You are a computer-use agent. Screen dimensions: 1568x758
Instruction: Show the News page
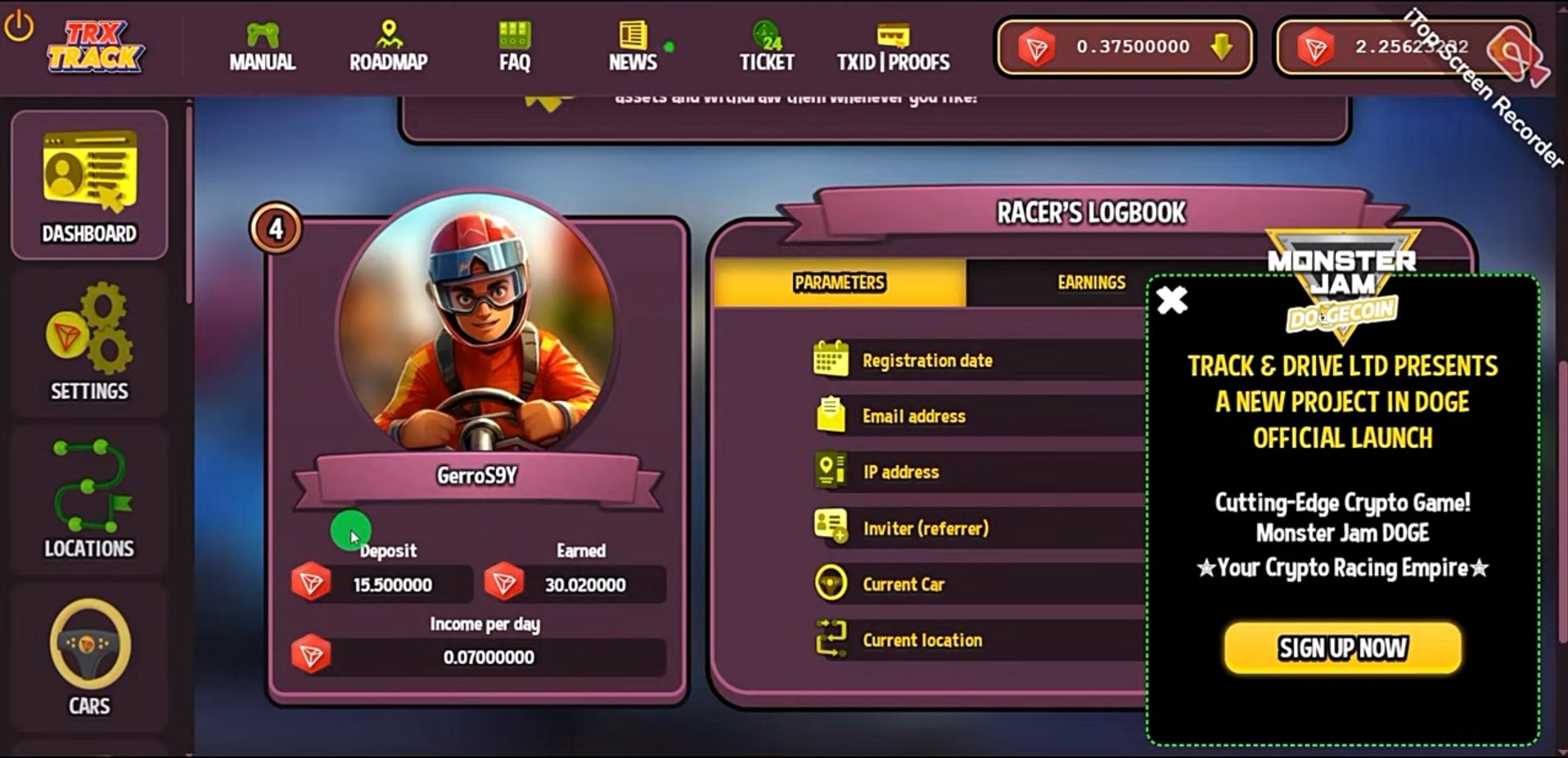click(x=633, y=47)
